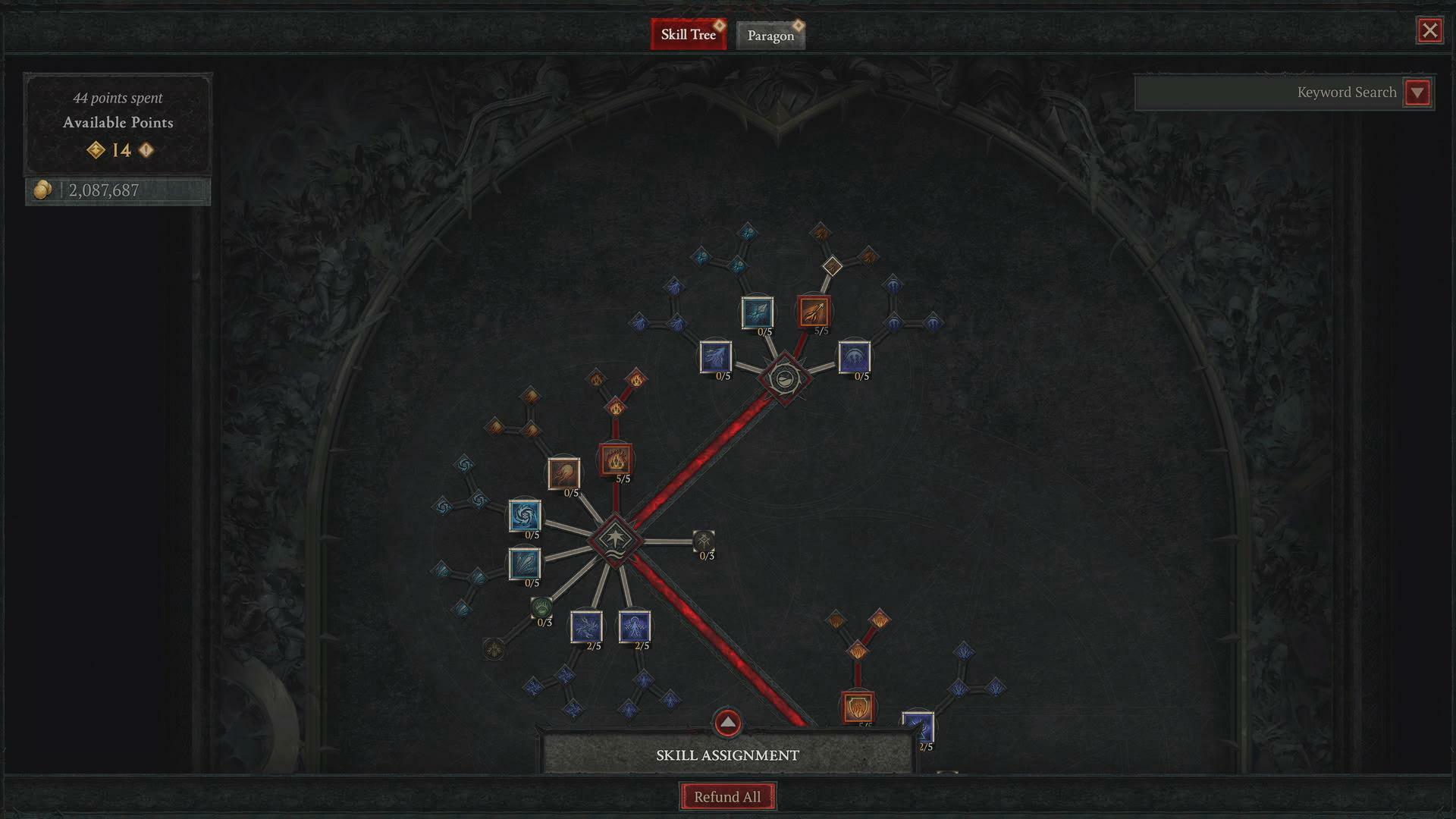
Task: Switch to the Paragon tab
Action: click(x=770, y=35)
